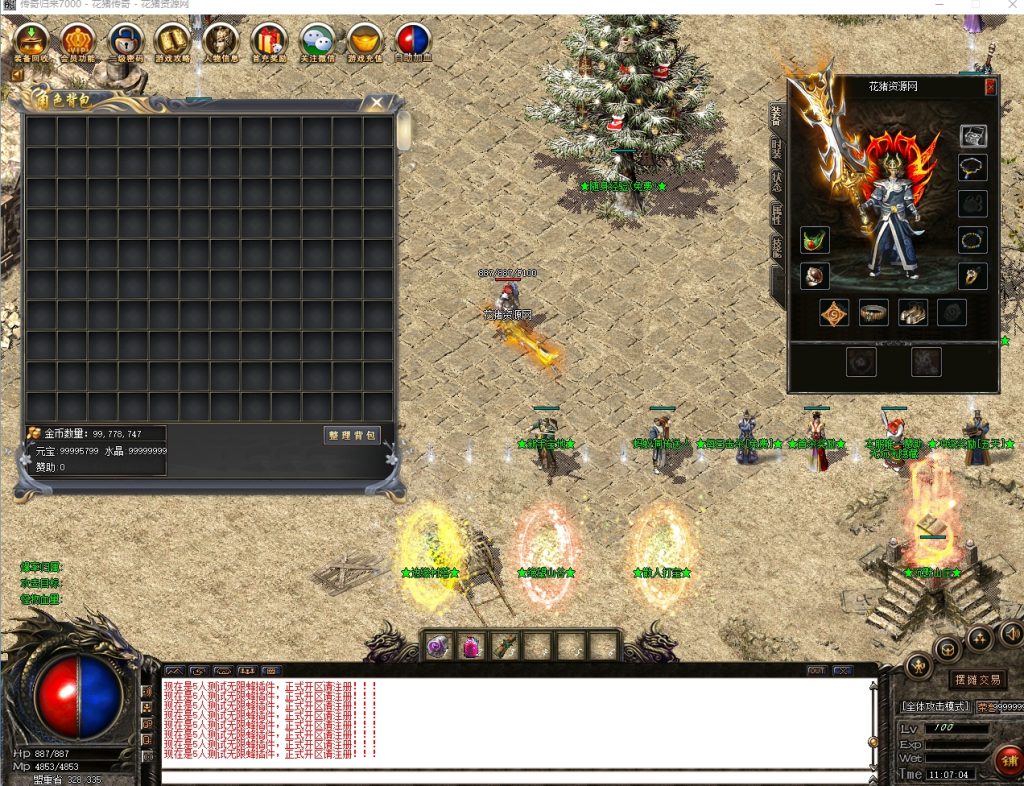Use the purple orb hotbar item
This screenshot has height=786, width=1024.
pos(438,647)
